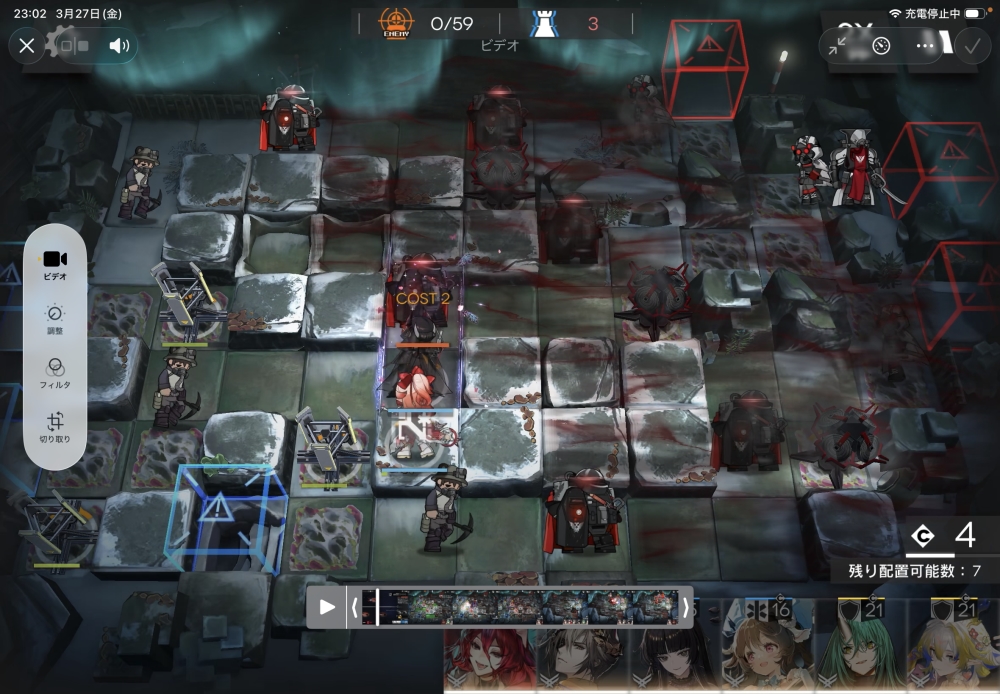
Task: Select the ビデオ editing tab
Action: coord(55,264)
